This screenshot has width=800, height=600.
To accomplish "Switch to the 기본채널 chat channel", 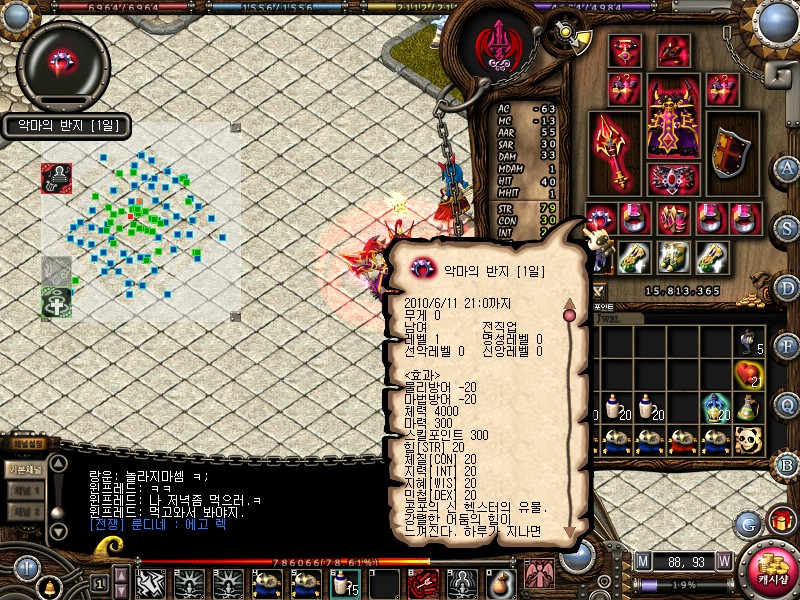I will (24, 470).
